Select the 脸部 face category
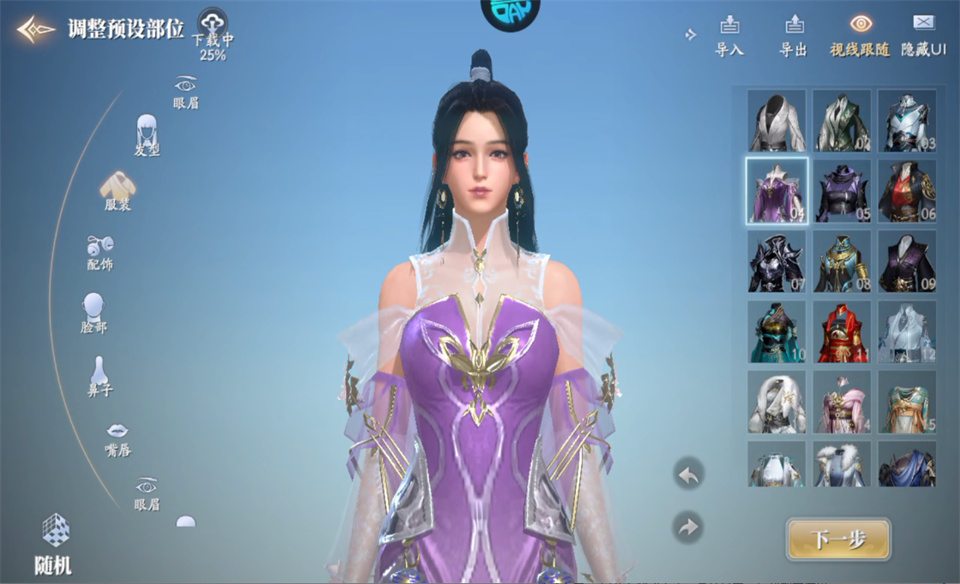This screenshot has width=960, height=584. (94, 313)
